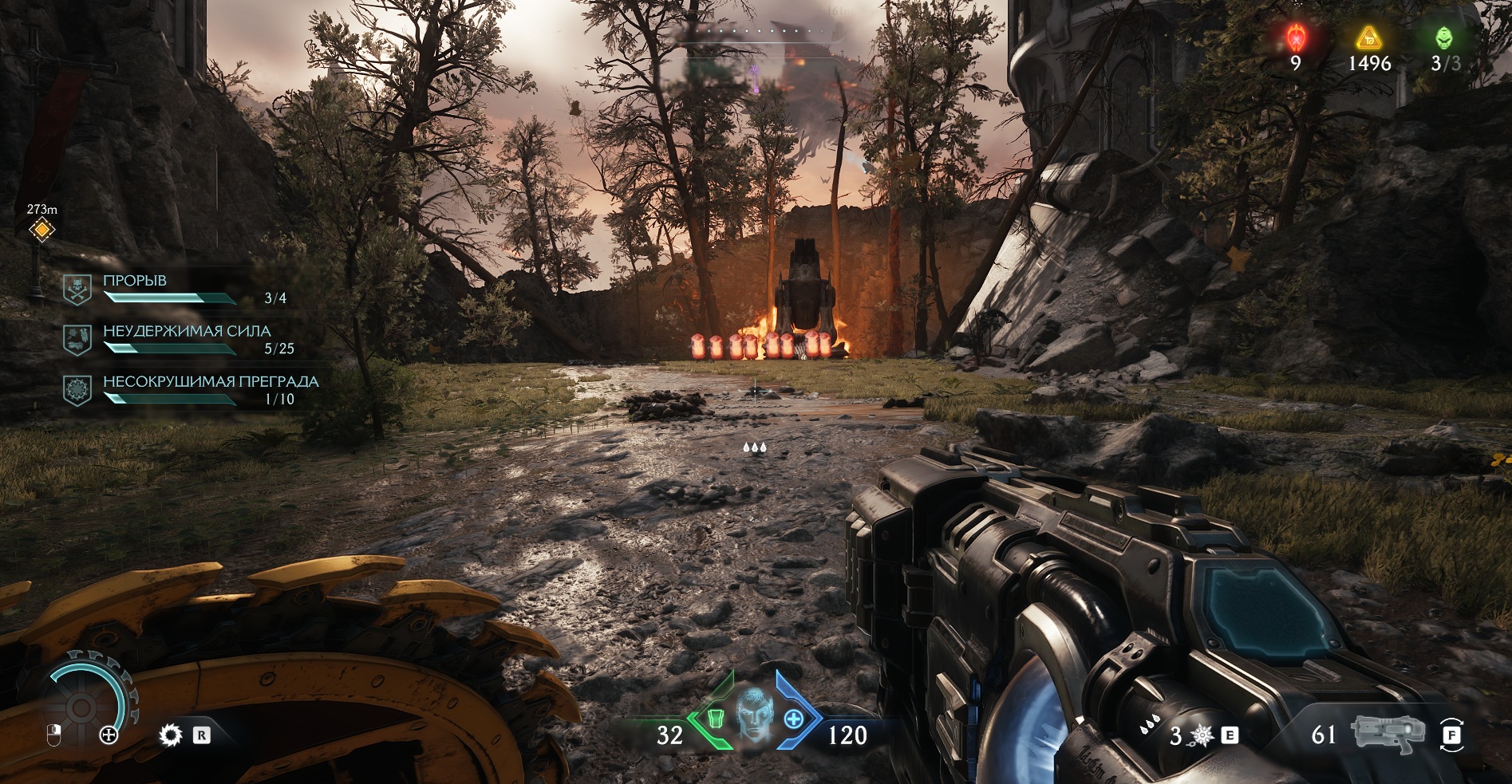Click the green helmet extra lives icon
The image size is (1512, 784).
(x=1443, y=37)
